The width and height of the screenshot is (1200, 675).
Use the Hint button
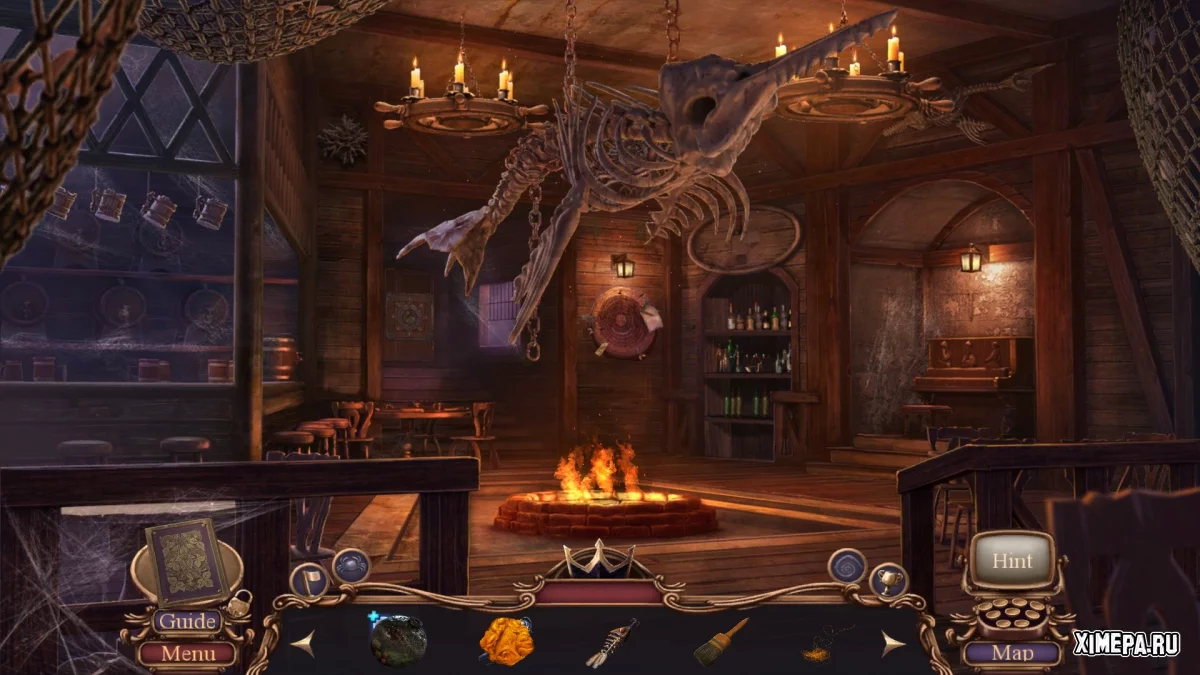[x=1011, y=561]
